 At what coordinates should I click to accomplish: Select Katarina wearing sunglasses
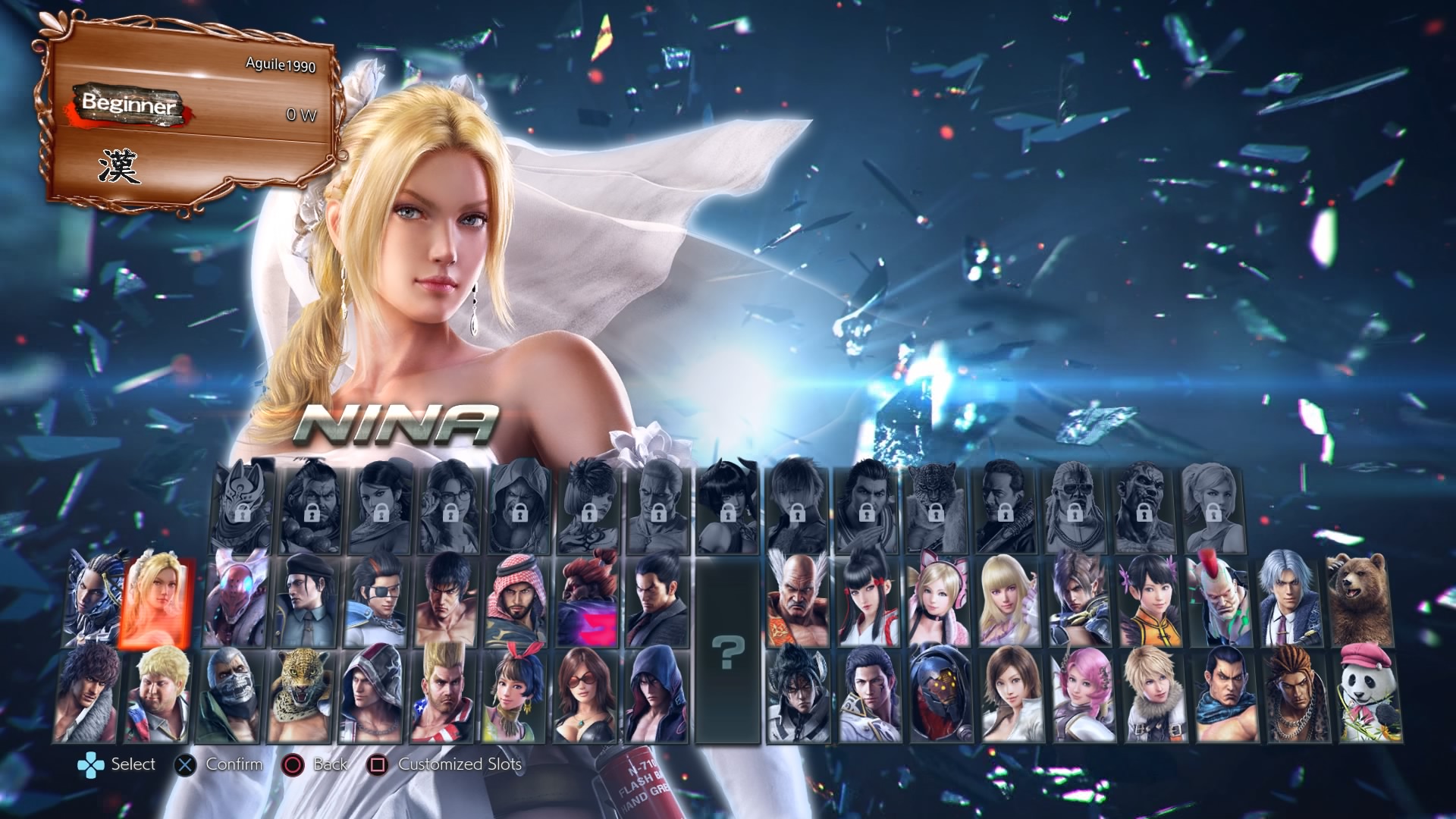click(x=585, y=695)
